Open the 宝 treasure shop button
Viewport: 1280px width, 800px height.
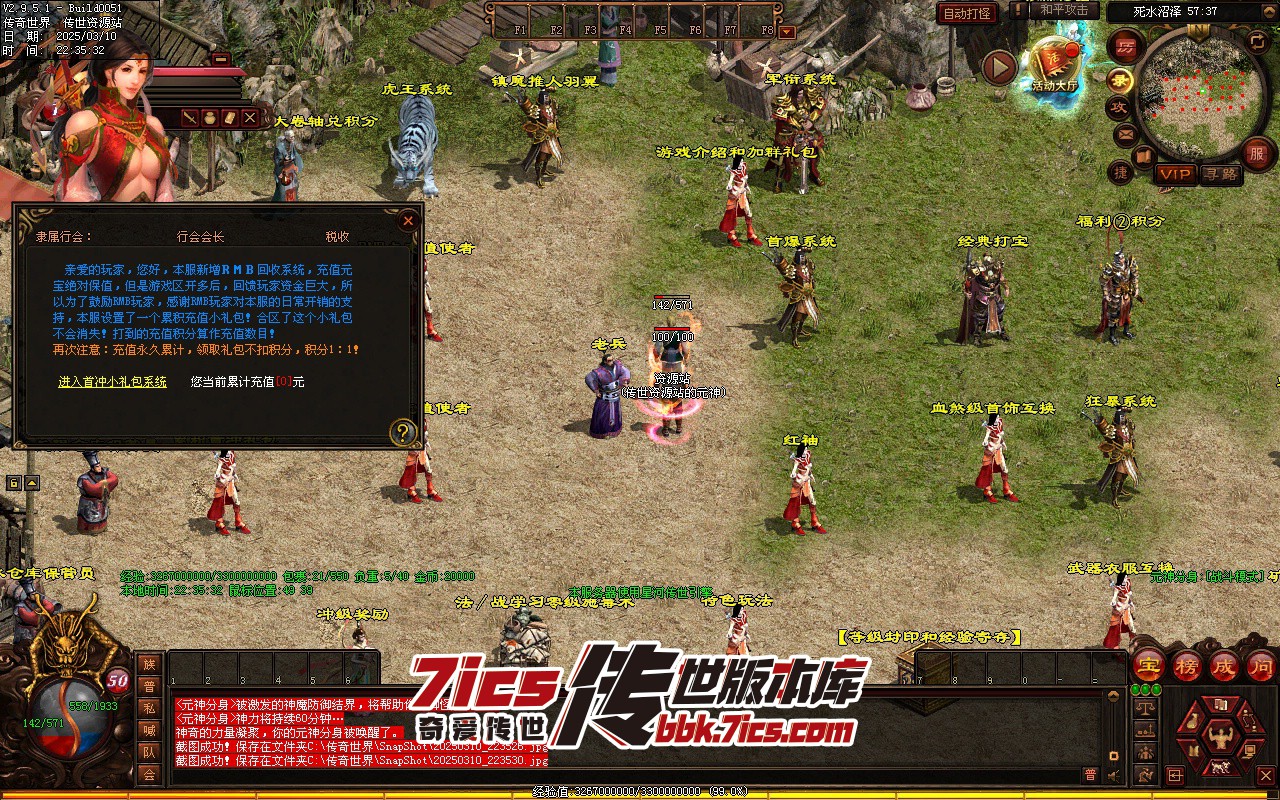point(1149,665)
